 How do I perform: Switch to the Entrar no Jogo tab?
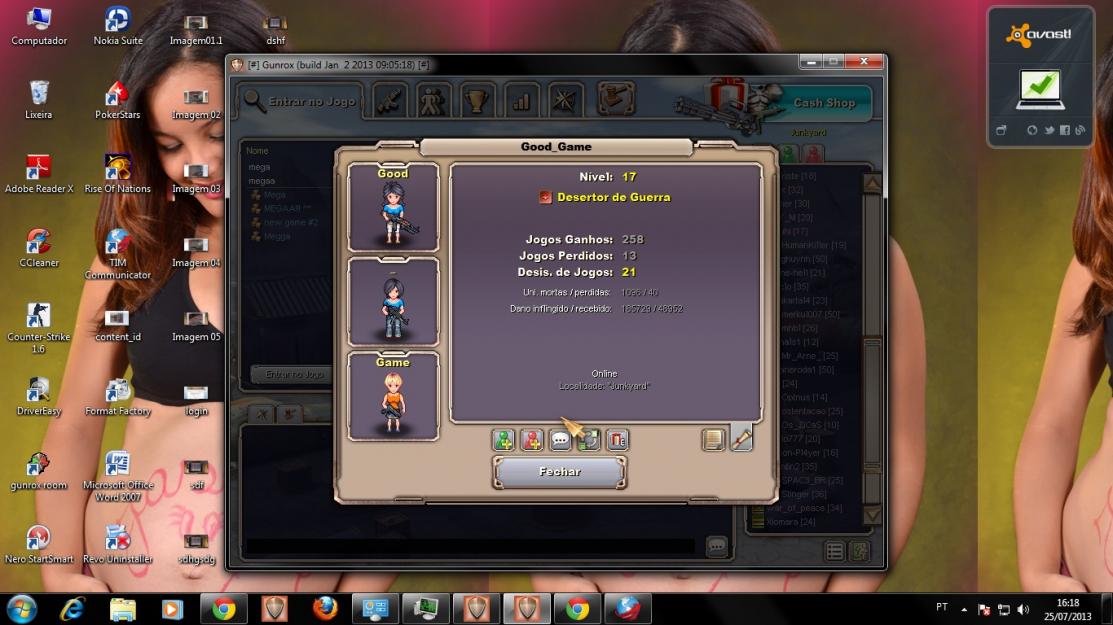click(300, 101)
